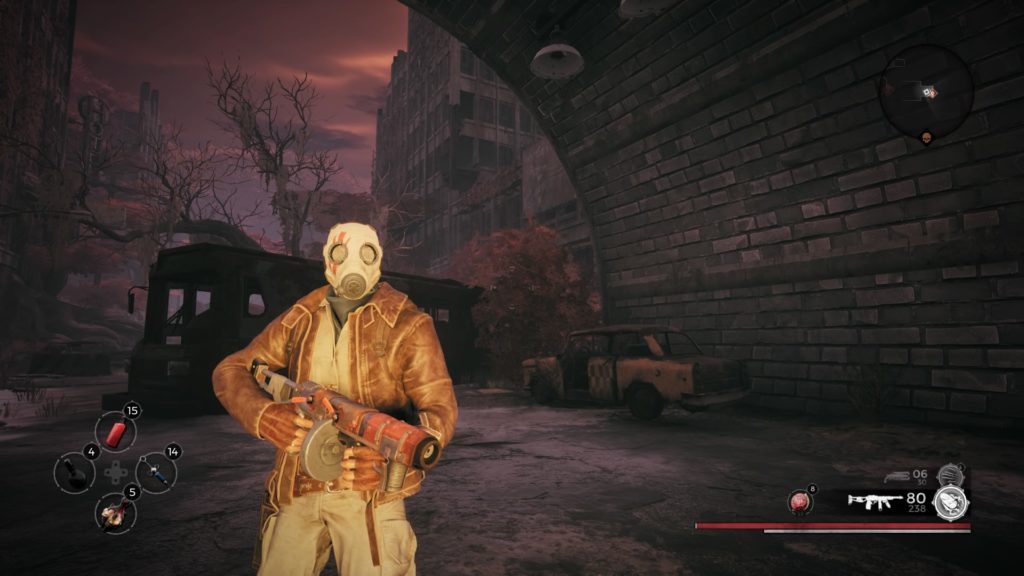Click the orange skull marker below the minimap
This screenshot has height=576, width=1024.
(926, 140)
